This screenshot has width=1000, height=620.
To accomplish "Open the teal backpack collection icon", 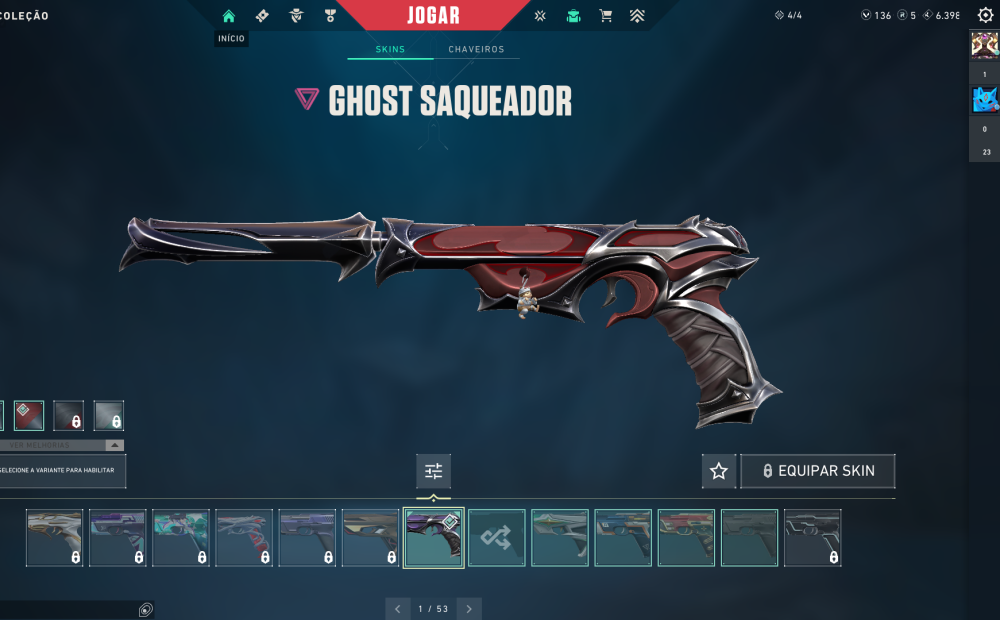I will coord(572,16).
